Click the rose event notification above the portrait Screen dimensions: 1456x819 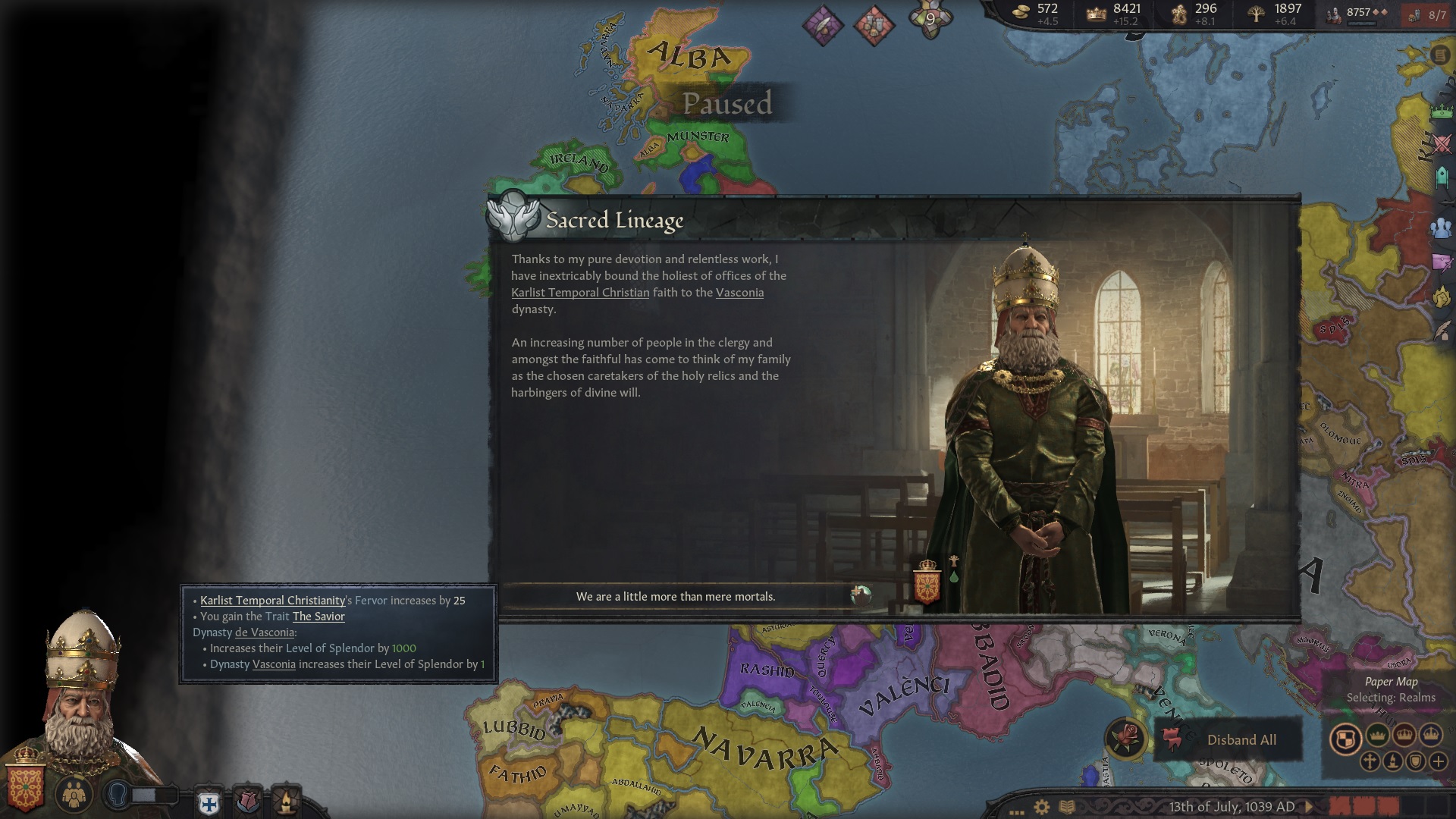click(x=247, y=802)
